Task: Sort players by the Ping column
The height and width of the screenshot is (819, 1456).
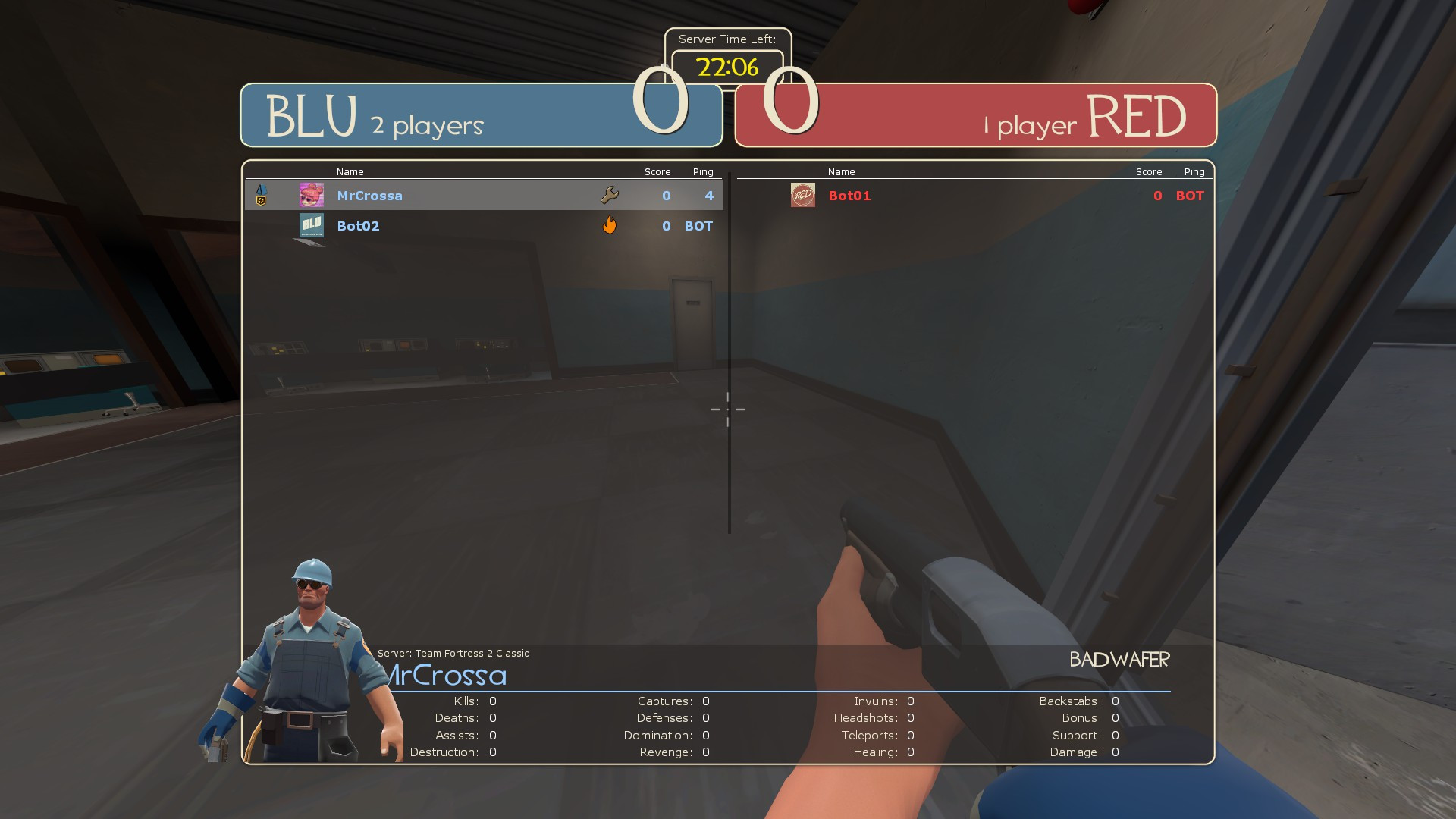Action: point(702,171)
